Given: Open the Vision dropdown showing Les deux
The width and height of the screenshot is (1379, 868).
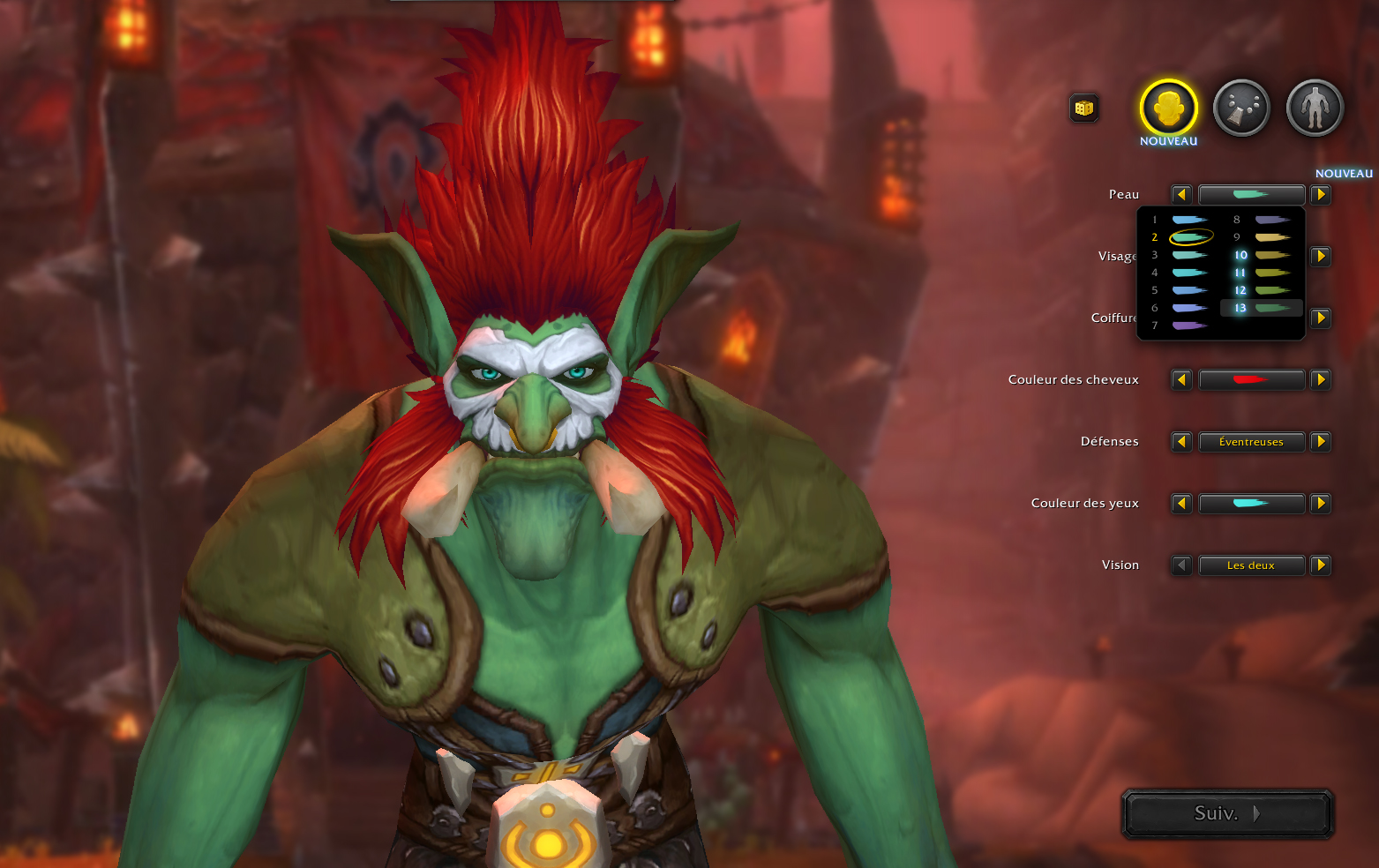Looking at the screenshot, I should pos(1251,565).
